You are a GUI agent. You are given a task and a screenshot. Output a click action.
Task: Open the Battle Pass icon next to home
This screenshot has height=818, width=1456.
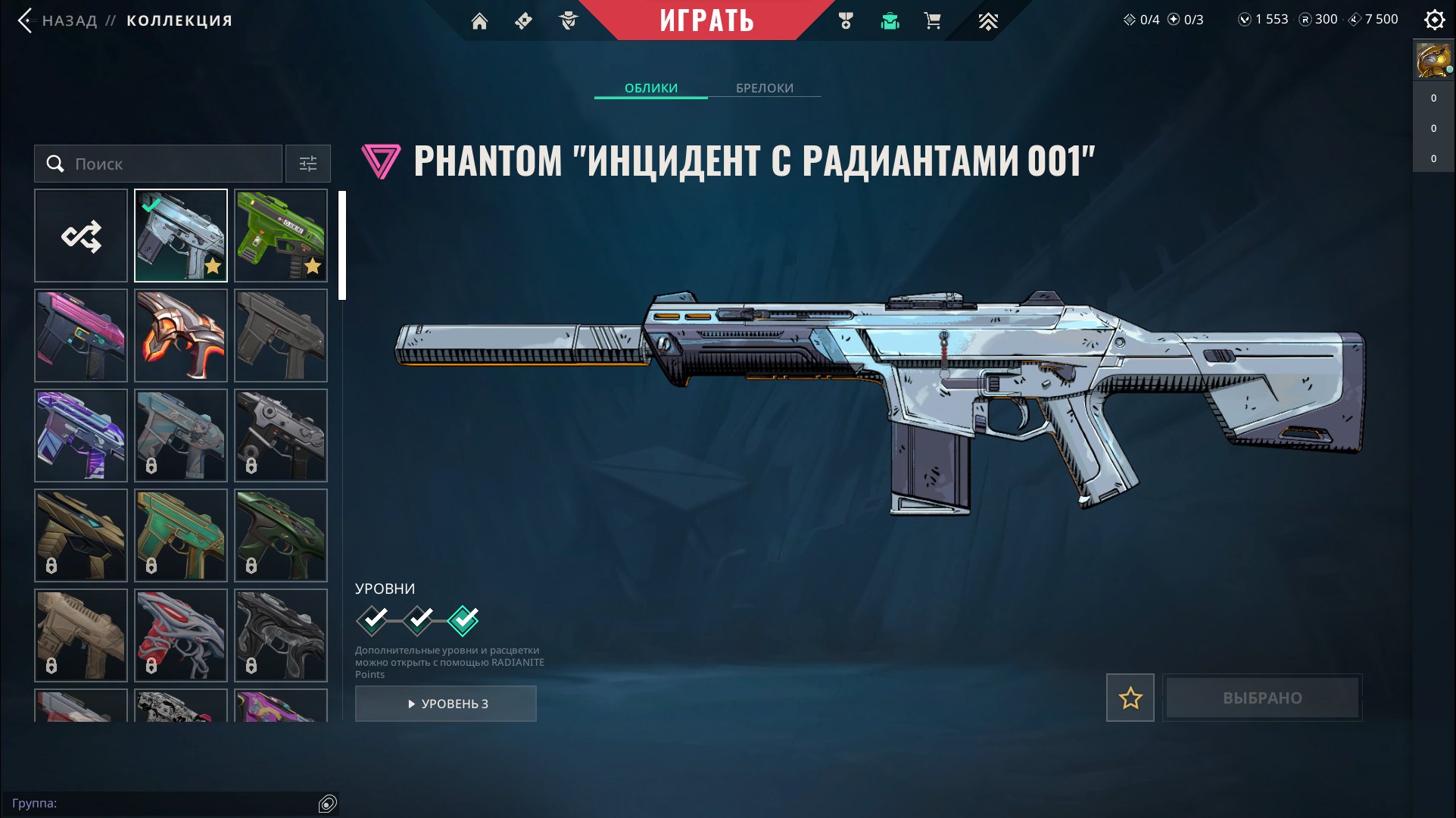click(523, 20)
